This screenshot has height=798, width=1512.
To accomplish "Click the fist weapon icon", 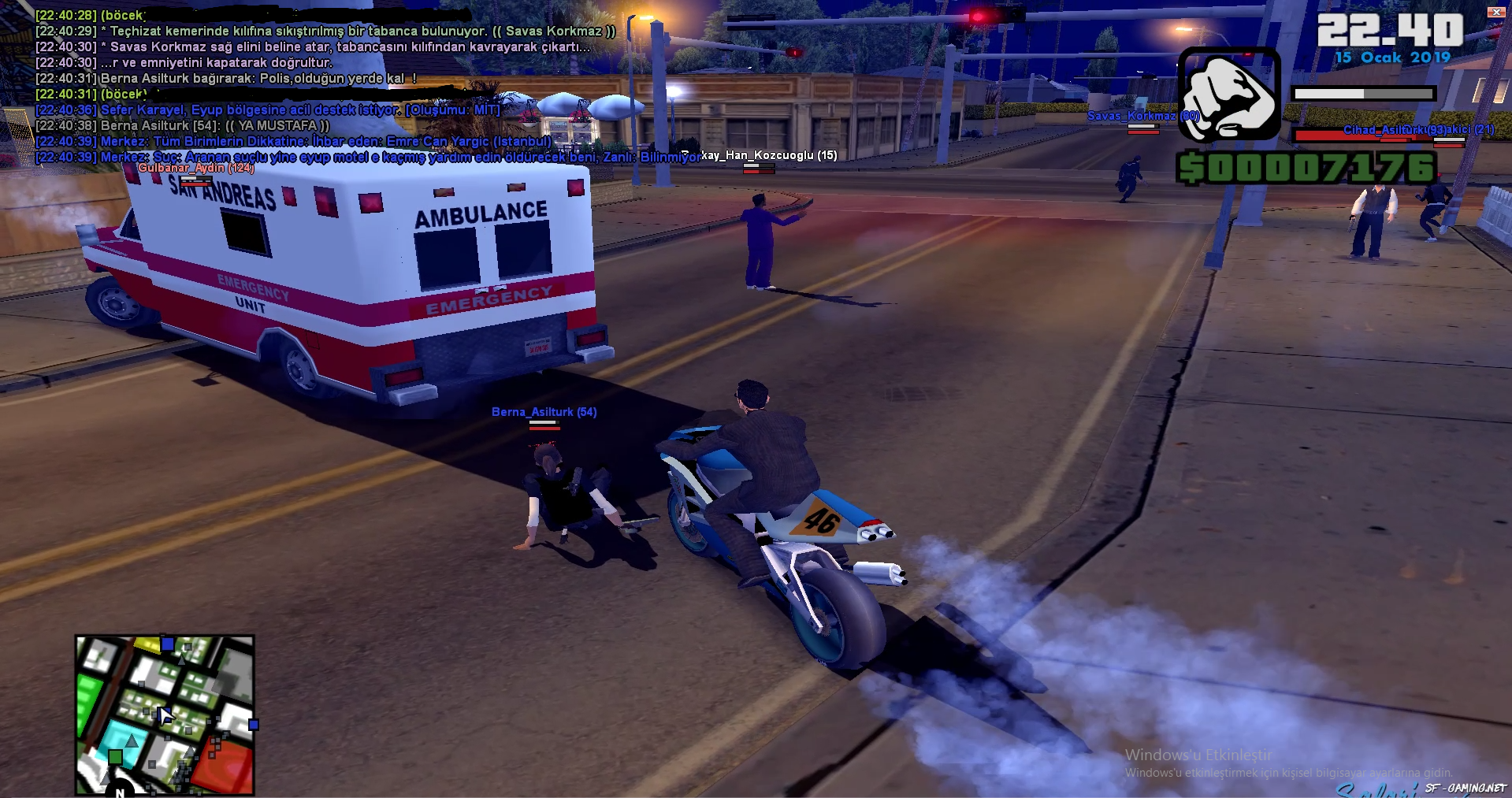I will point(1229,94).
